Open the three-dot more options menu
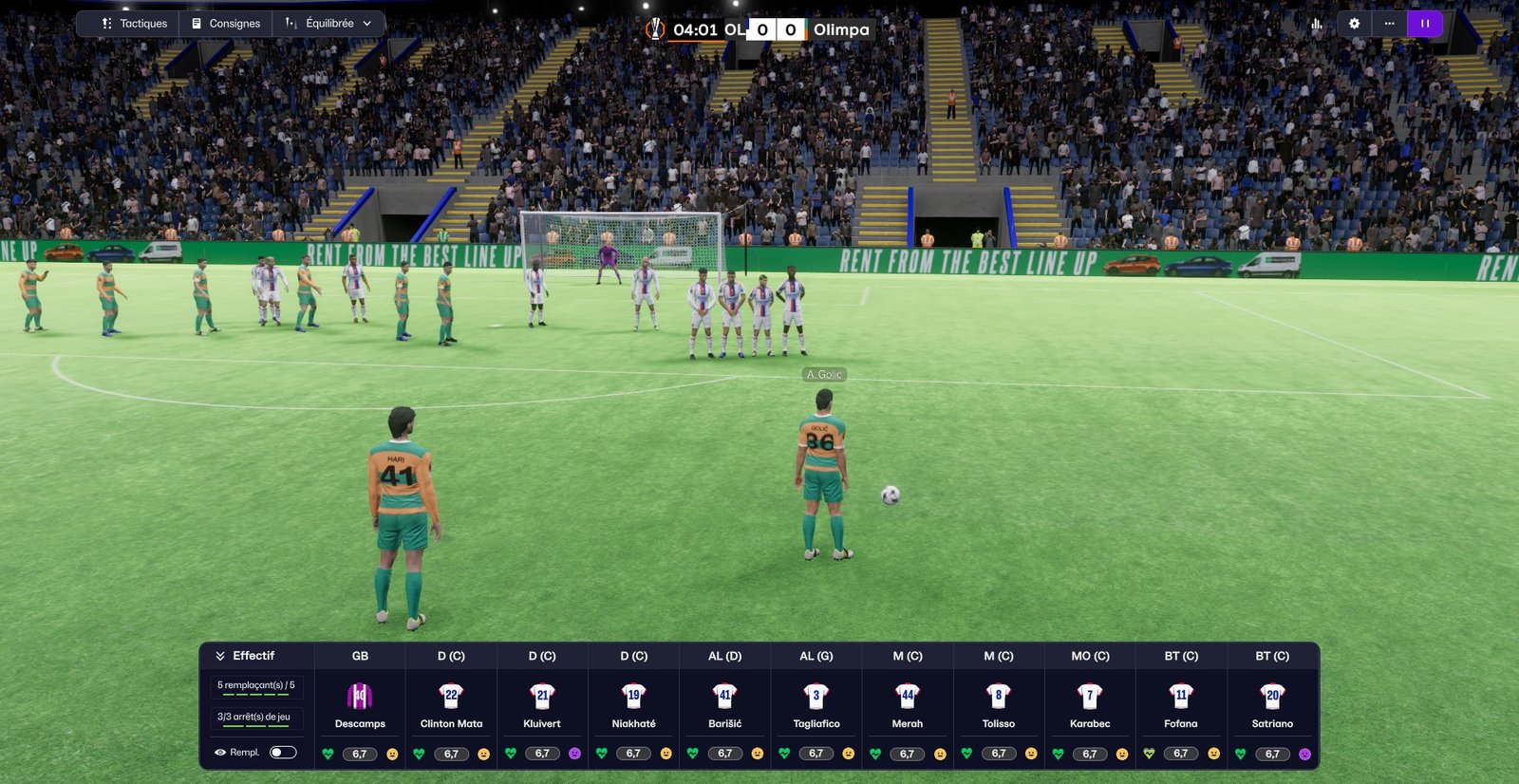 1390,24
